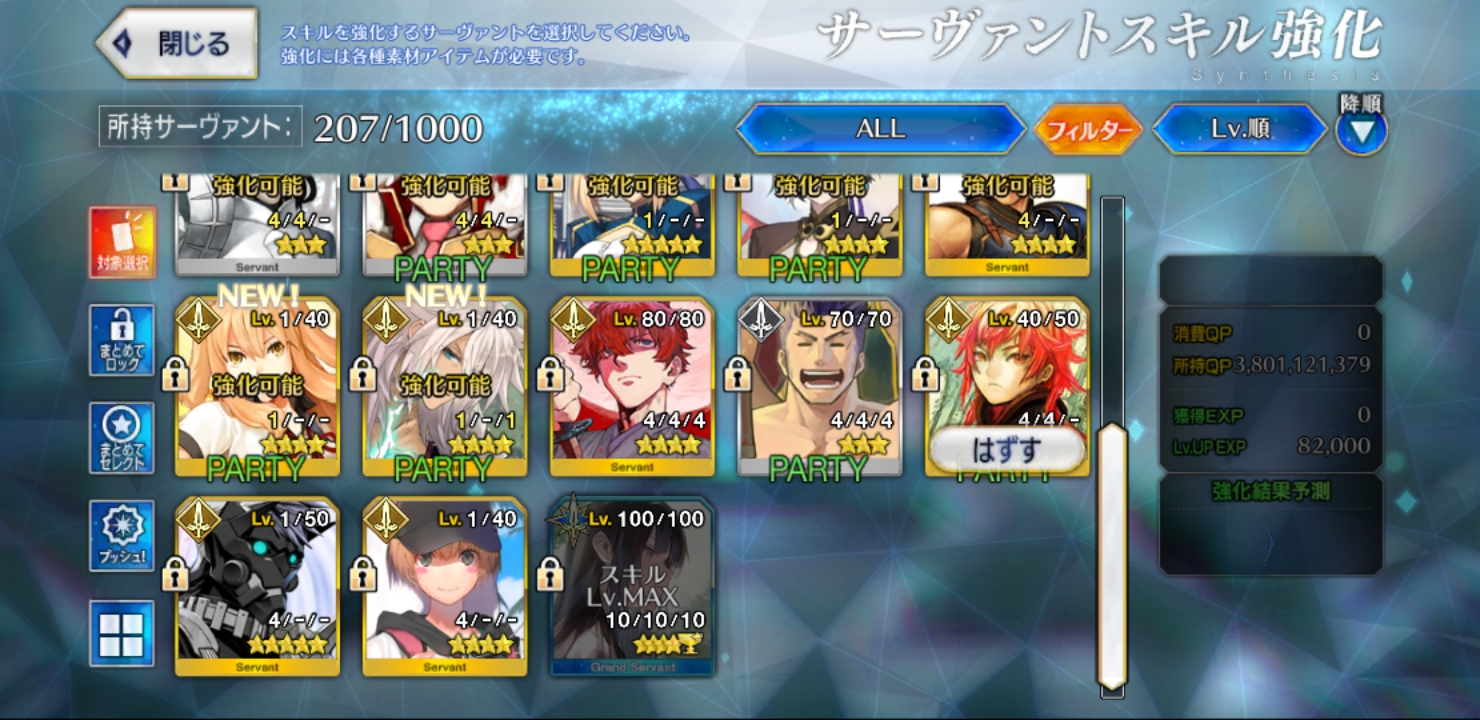Click the はずす remove button
1480x720 pixels.
tap(1006, 450)
